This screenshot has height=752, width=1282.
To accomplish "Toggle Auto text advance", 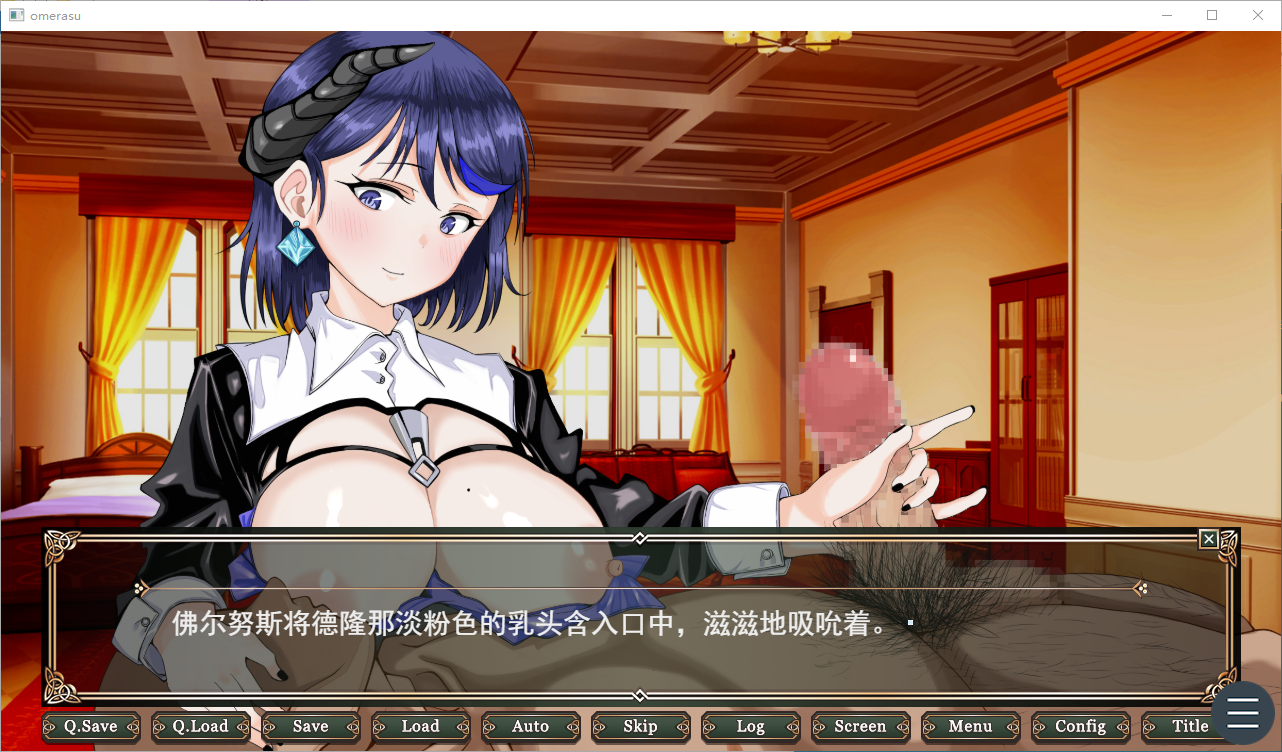I will click(x=530, y=727).
